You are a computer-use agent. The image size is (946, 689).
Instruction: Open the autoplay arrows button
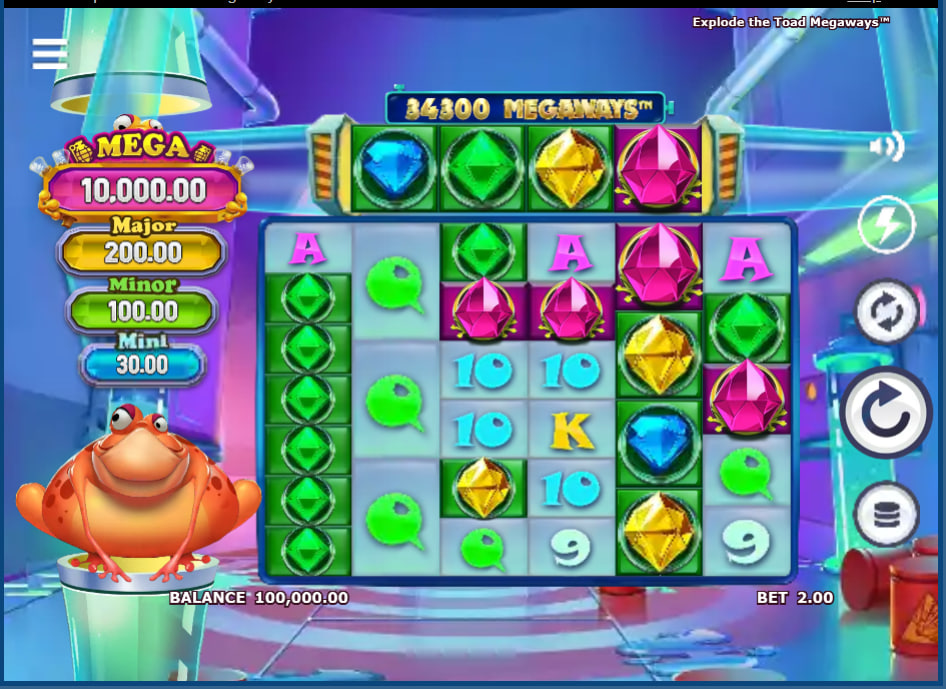[887, 313]
